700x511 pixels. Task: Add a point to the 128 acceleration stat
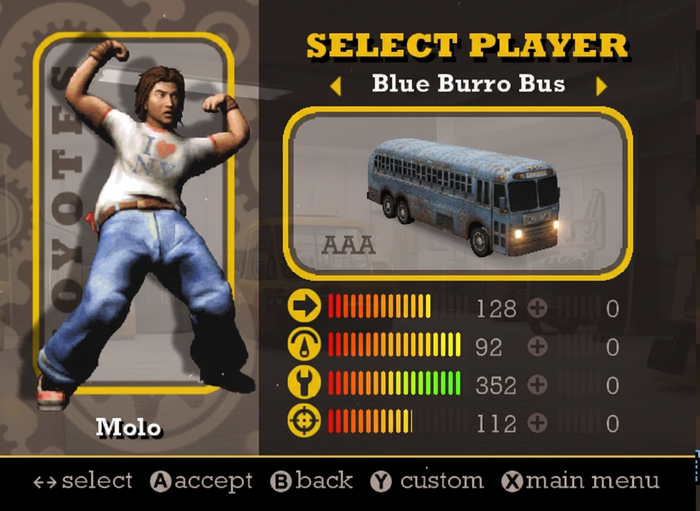click(538, 308)
